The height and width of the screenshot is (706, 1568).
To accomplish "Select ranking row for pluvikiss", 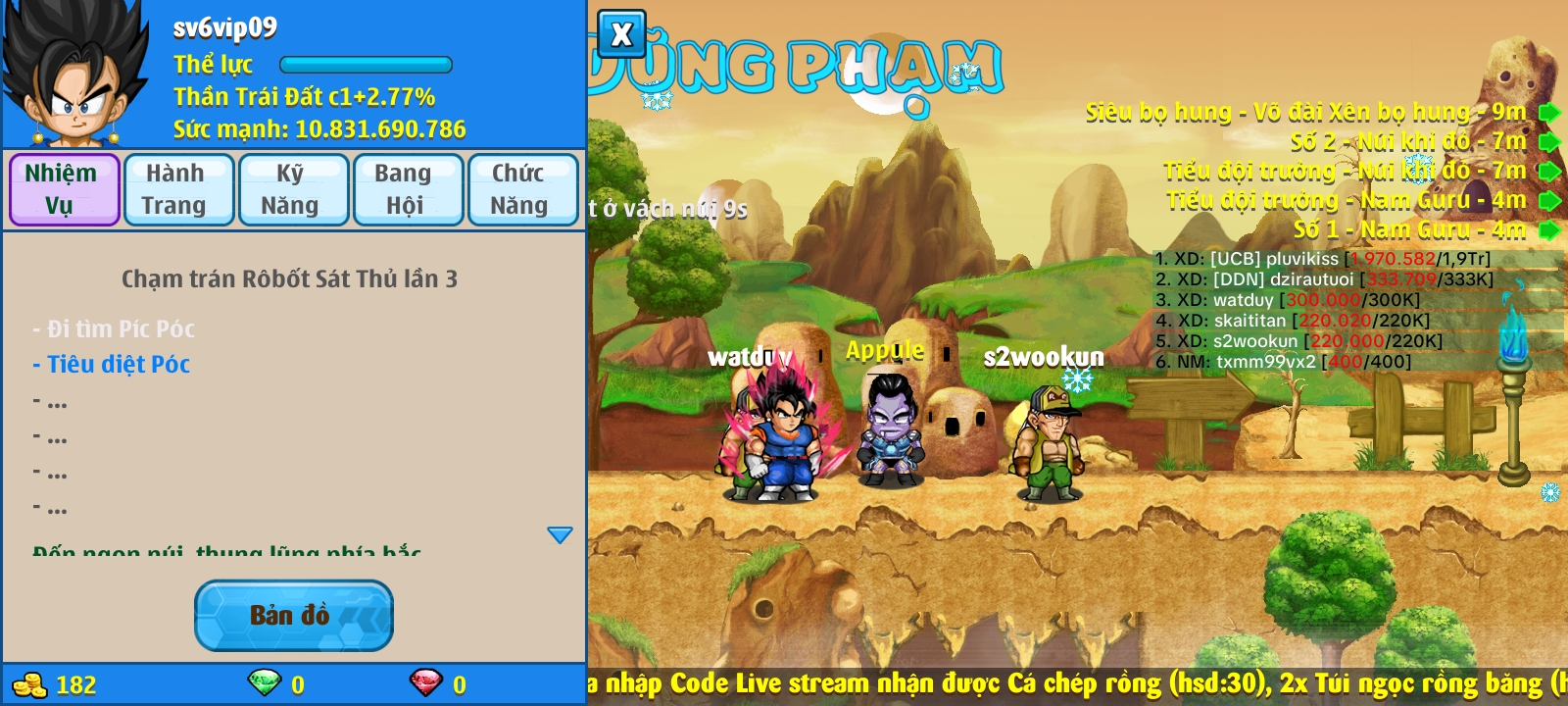I will [x=1323, y=259].
